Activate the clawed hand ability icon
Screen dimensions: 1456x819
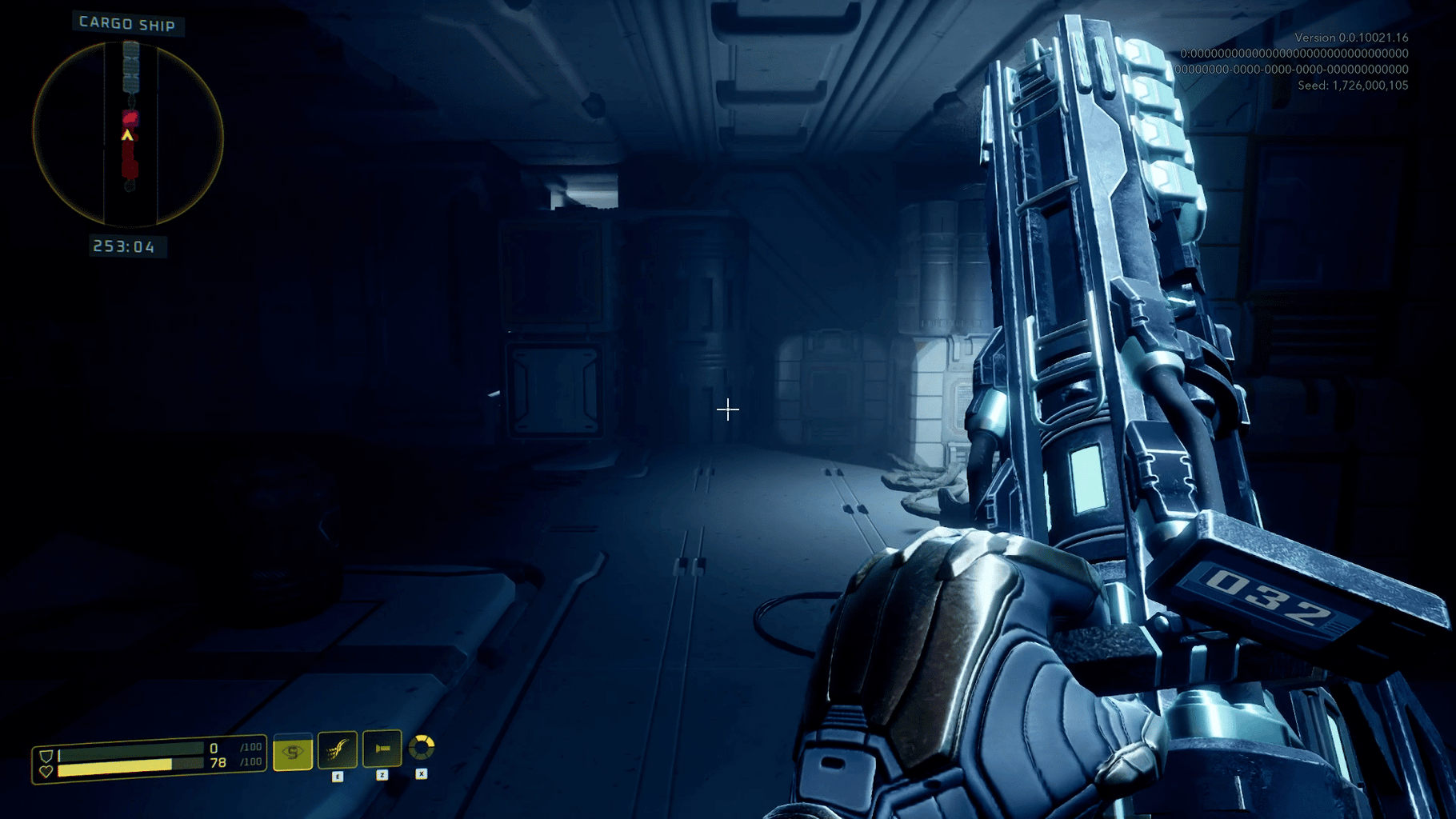[x=338, y=749]
